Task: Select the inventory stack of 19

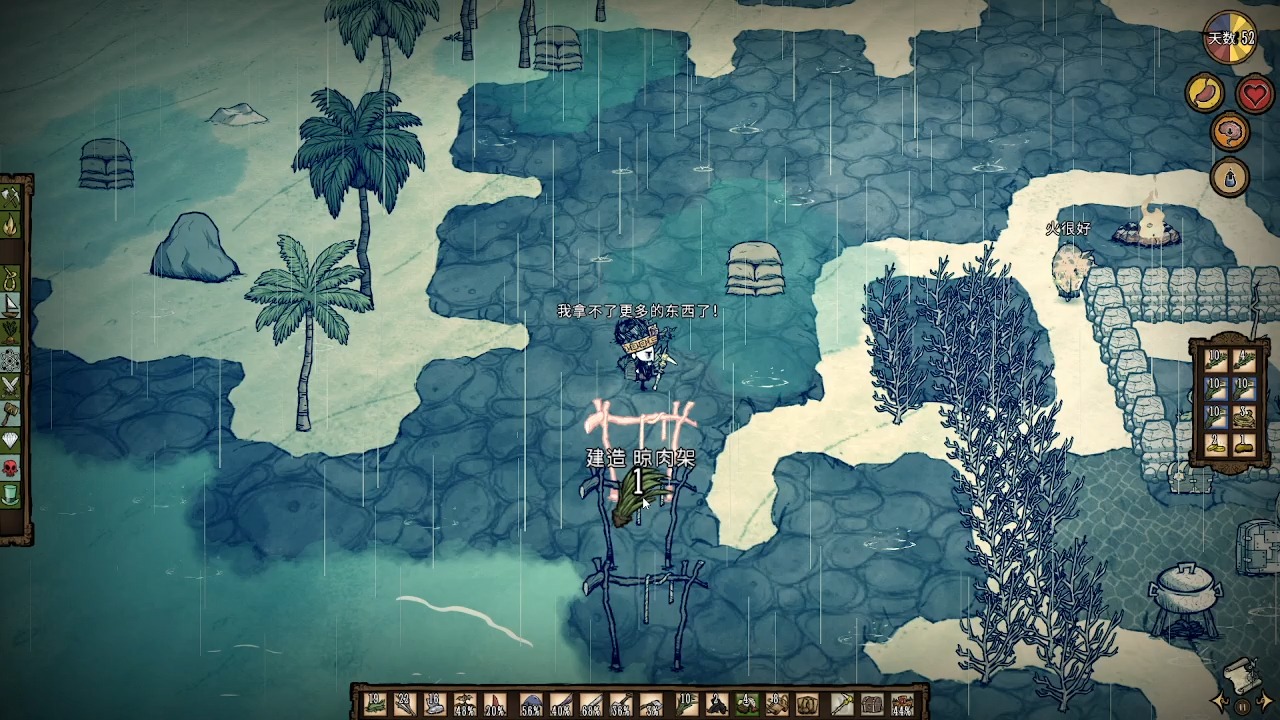Action: point(377,704)
